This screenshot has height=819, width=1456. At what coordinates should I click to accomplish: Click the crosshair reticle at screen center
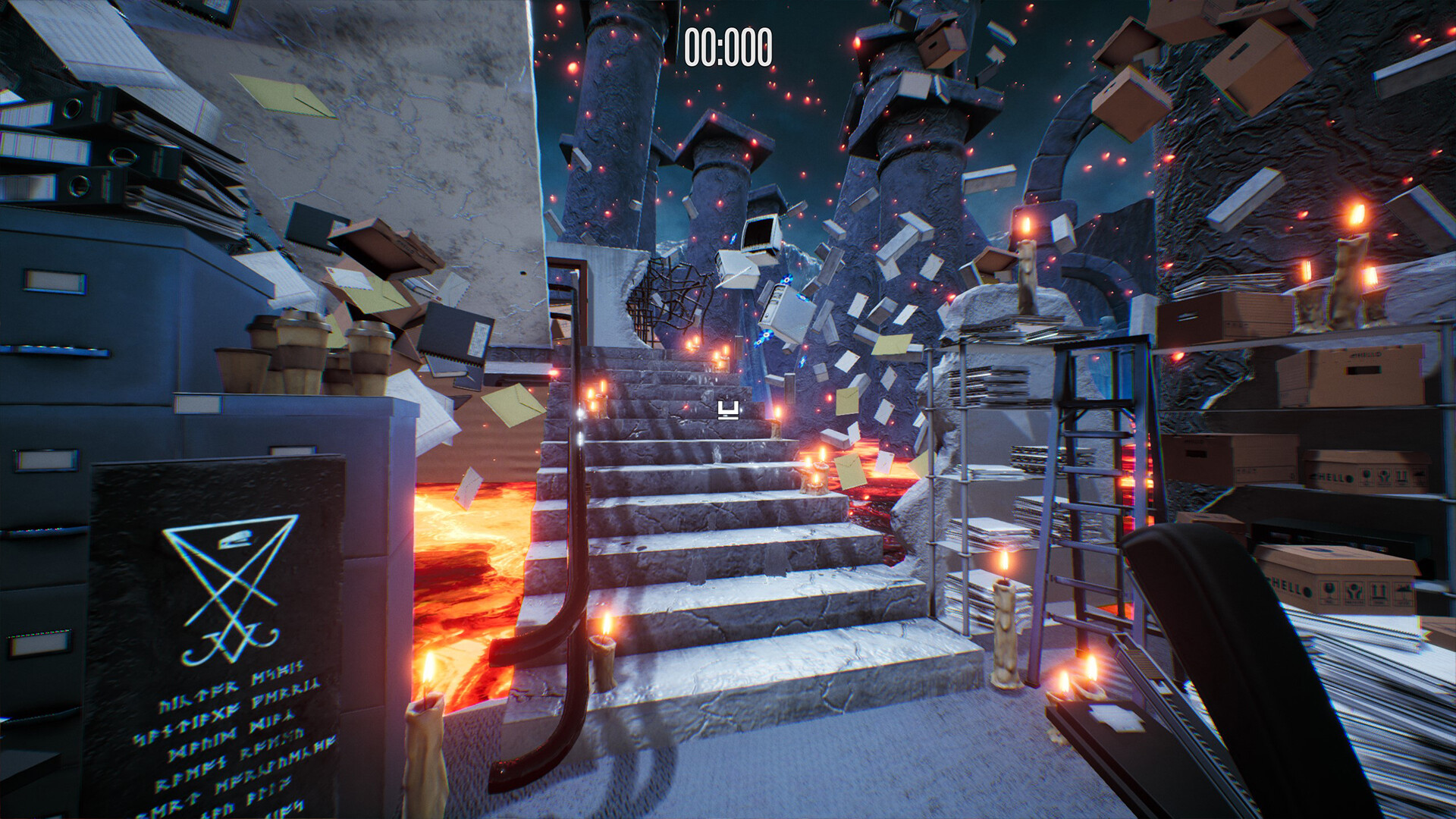pos(727,411)
